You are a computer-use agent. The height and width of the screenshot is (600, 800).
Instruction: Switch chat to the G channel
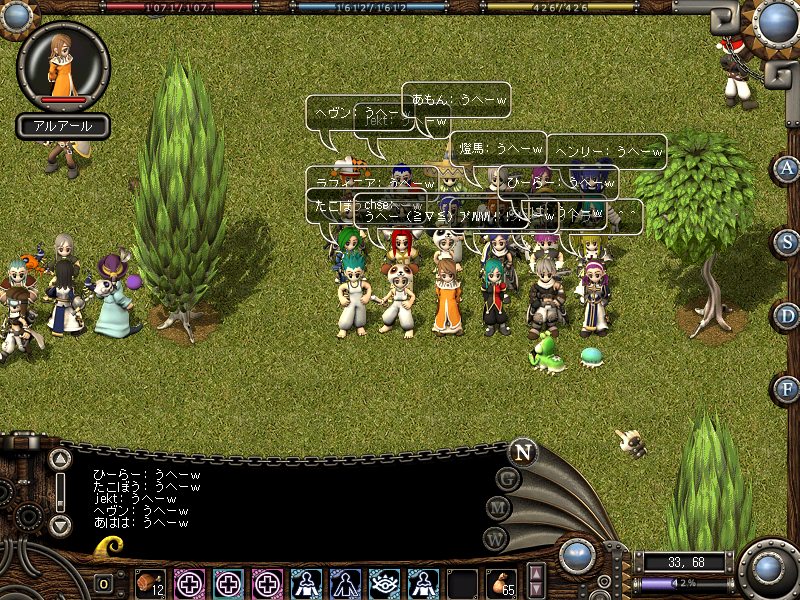(x=507, y=479)
